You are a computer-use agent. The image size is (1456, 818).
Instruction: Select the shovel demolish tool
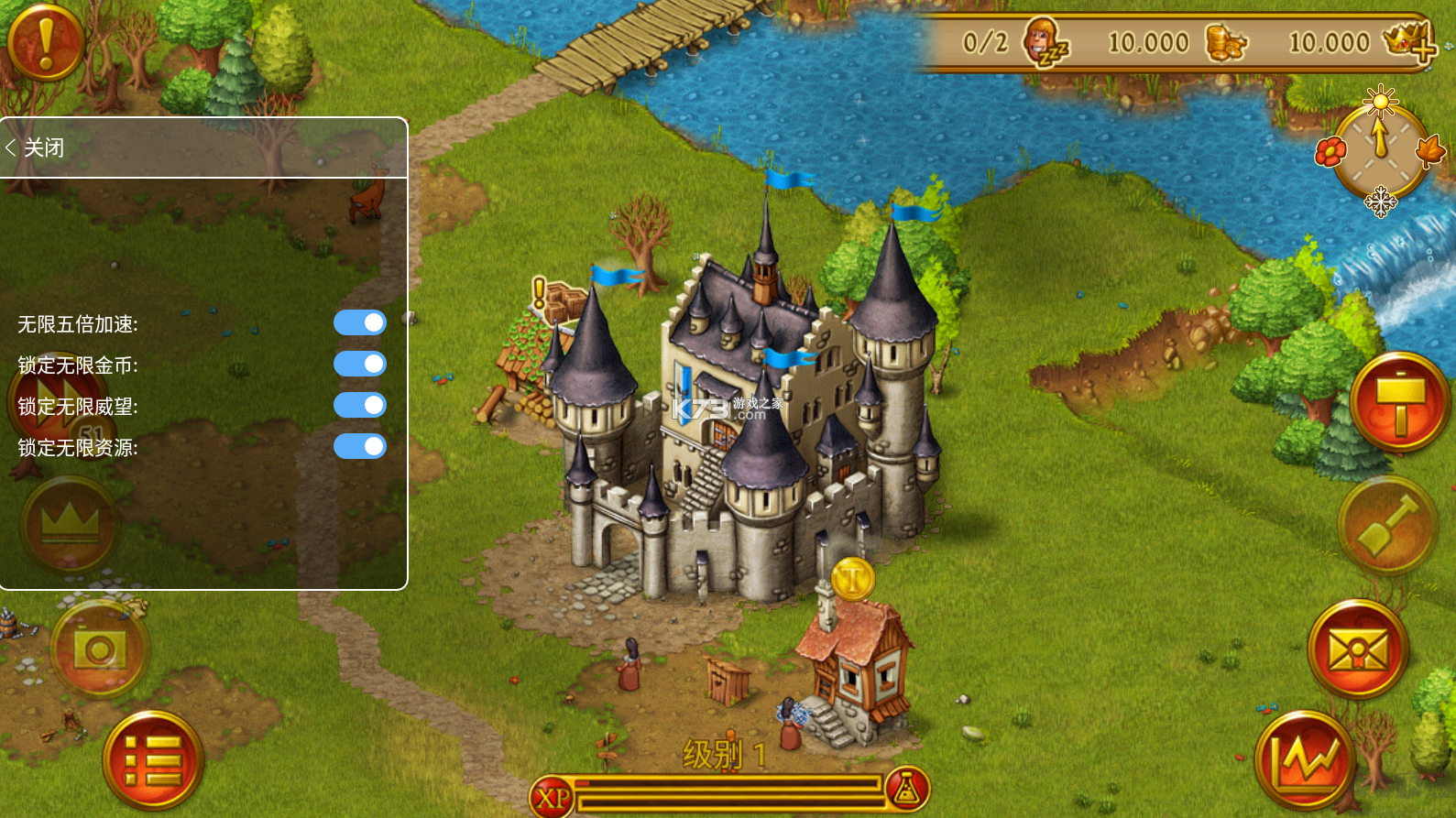[1386, 527]
